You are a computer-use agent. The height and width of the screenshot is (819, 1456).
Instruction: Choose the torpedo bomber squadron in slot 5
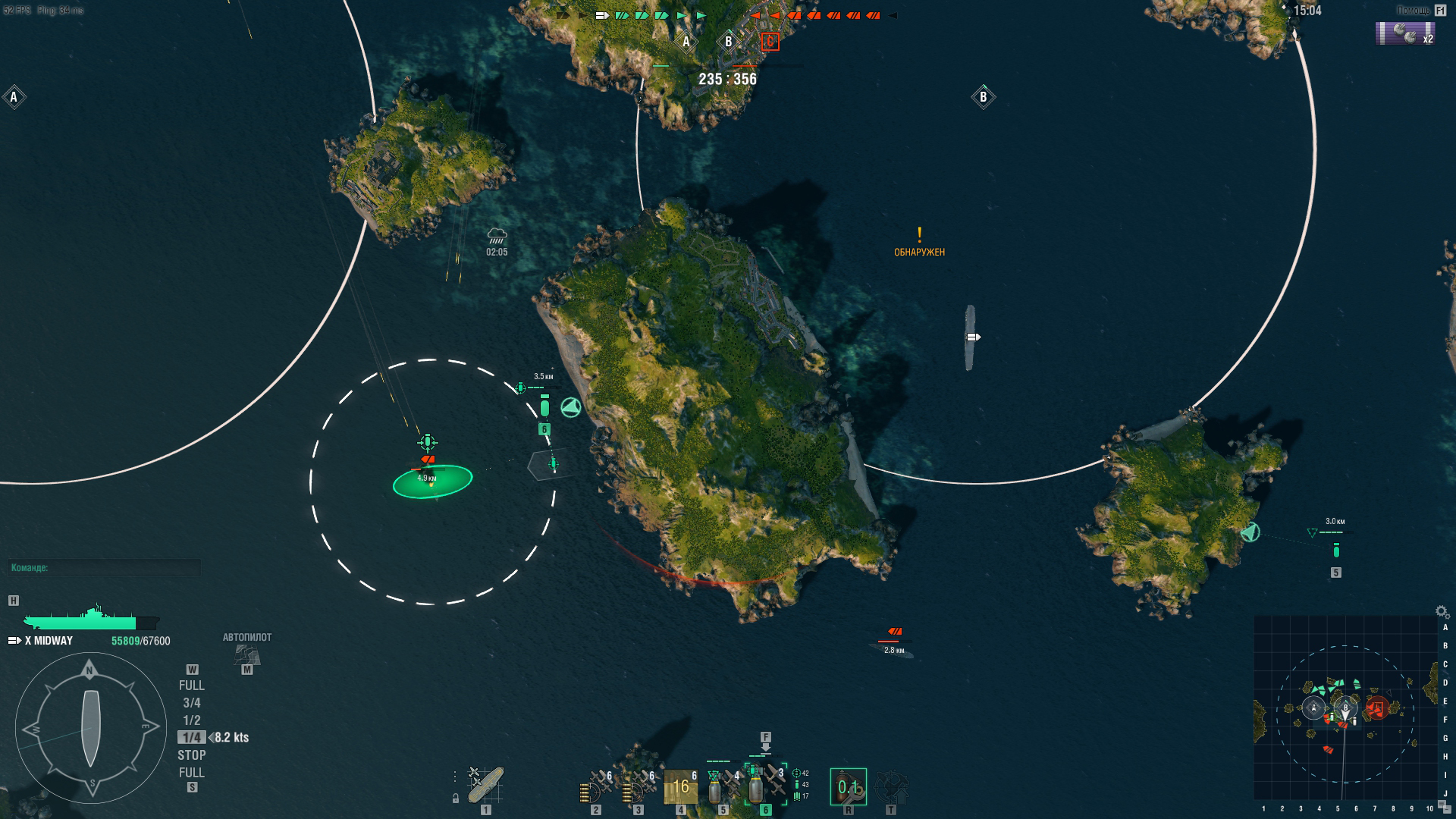point(722,787)
